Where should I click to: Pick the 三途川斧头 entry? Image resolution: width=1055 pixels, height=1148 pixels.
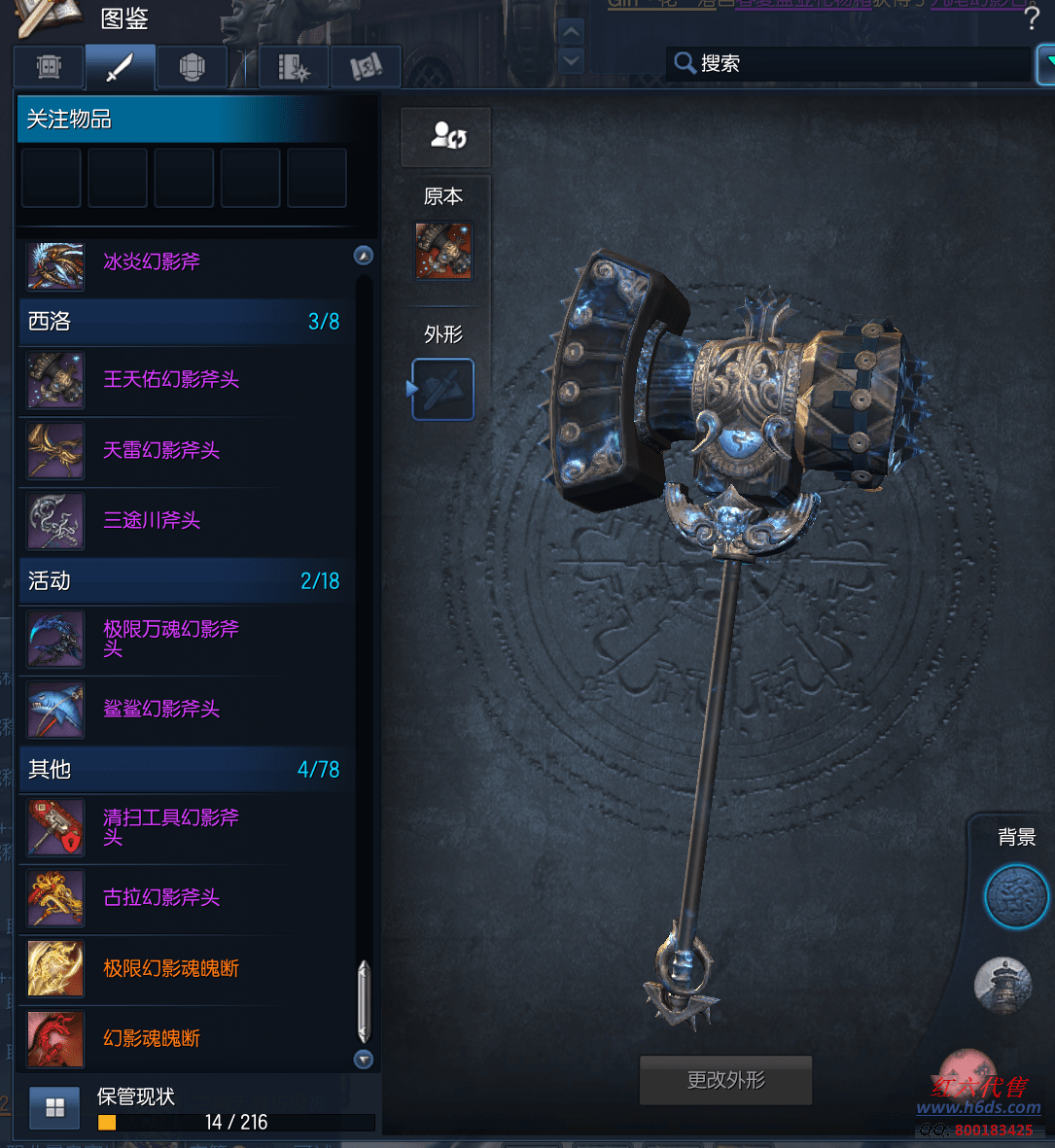[151, 521]
